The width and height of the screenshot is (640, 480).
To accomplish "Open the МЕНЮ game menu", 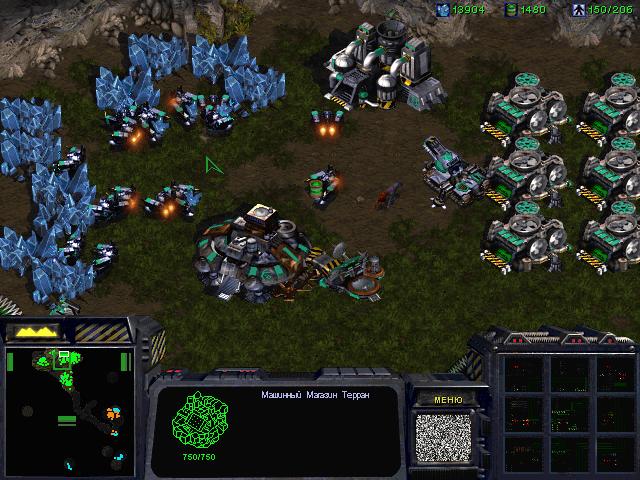I will pyautogui.click(x=447, y=399).
